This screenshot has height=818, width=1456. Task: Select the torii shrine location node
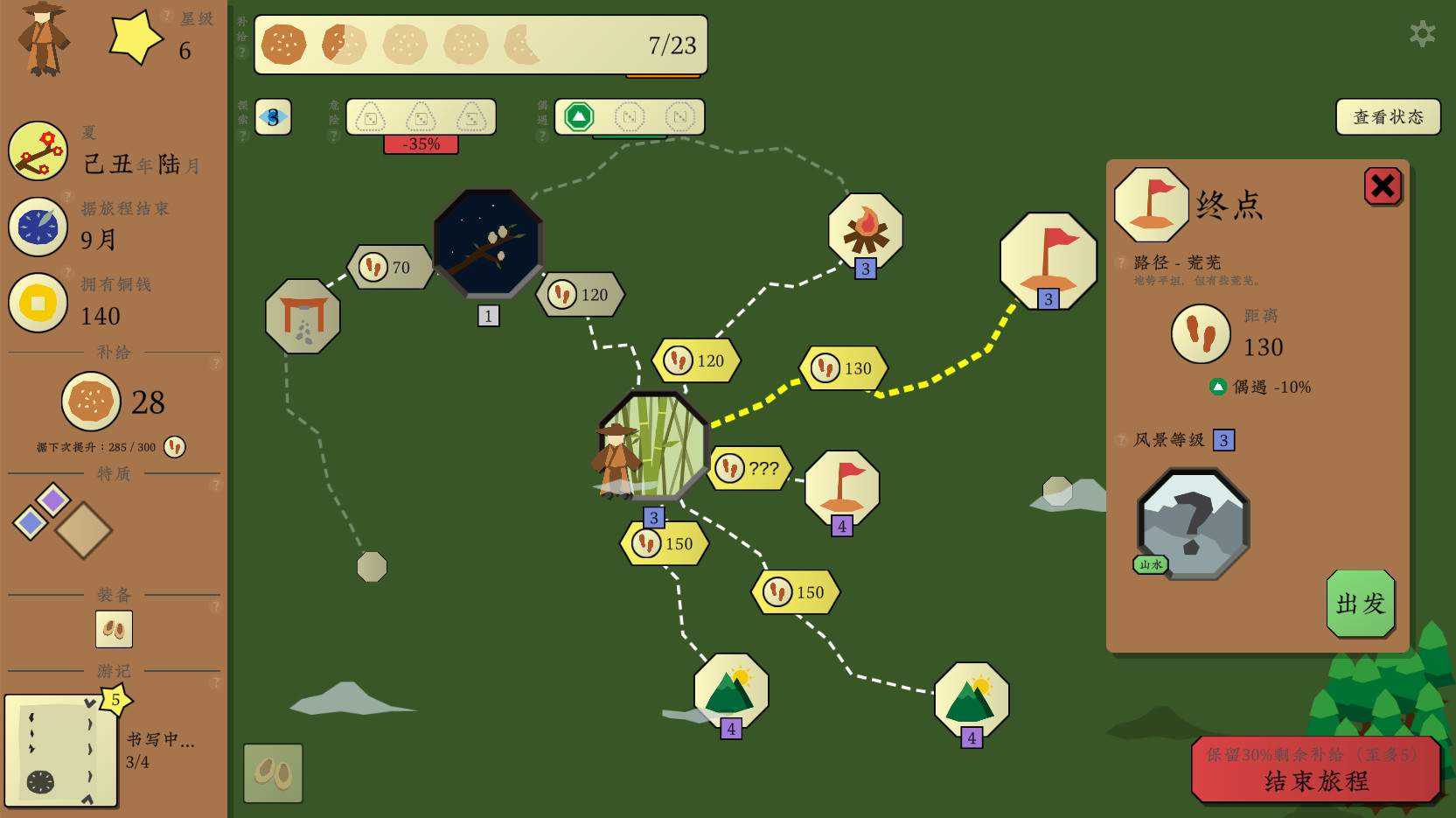coord(303,315)
